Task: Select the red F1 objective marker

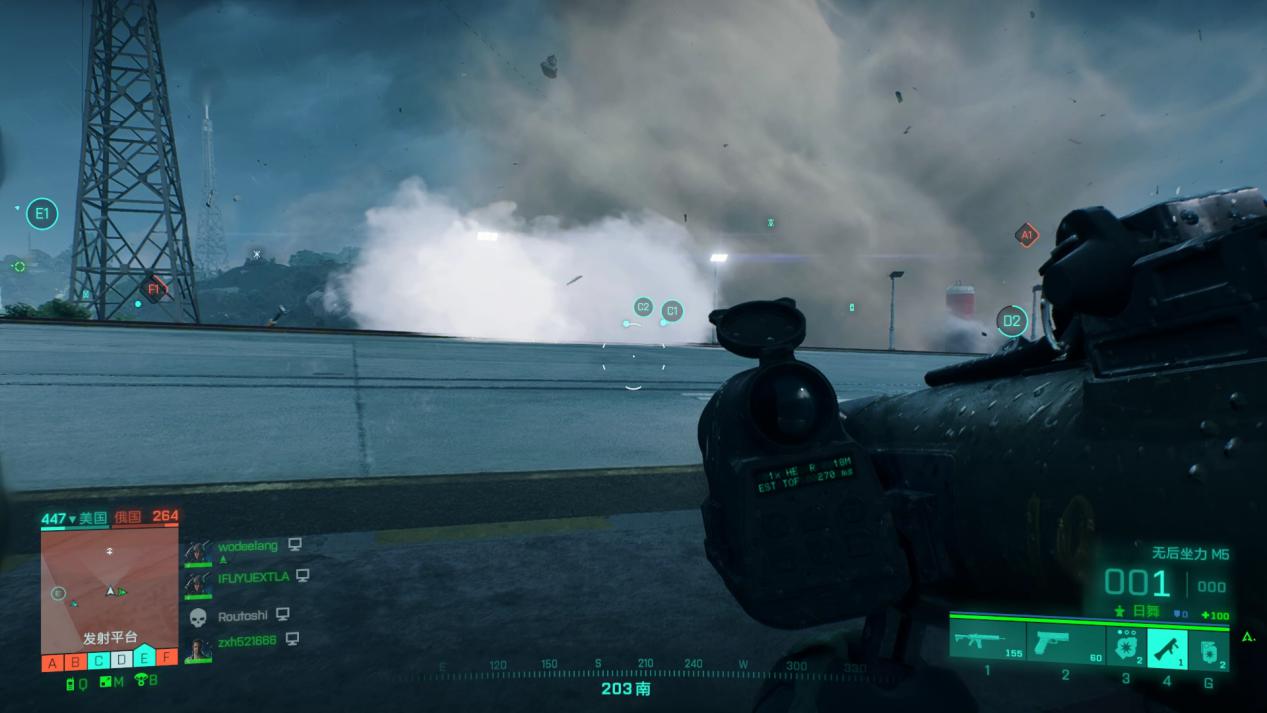Action: [154, 289]
